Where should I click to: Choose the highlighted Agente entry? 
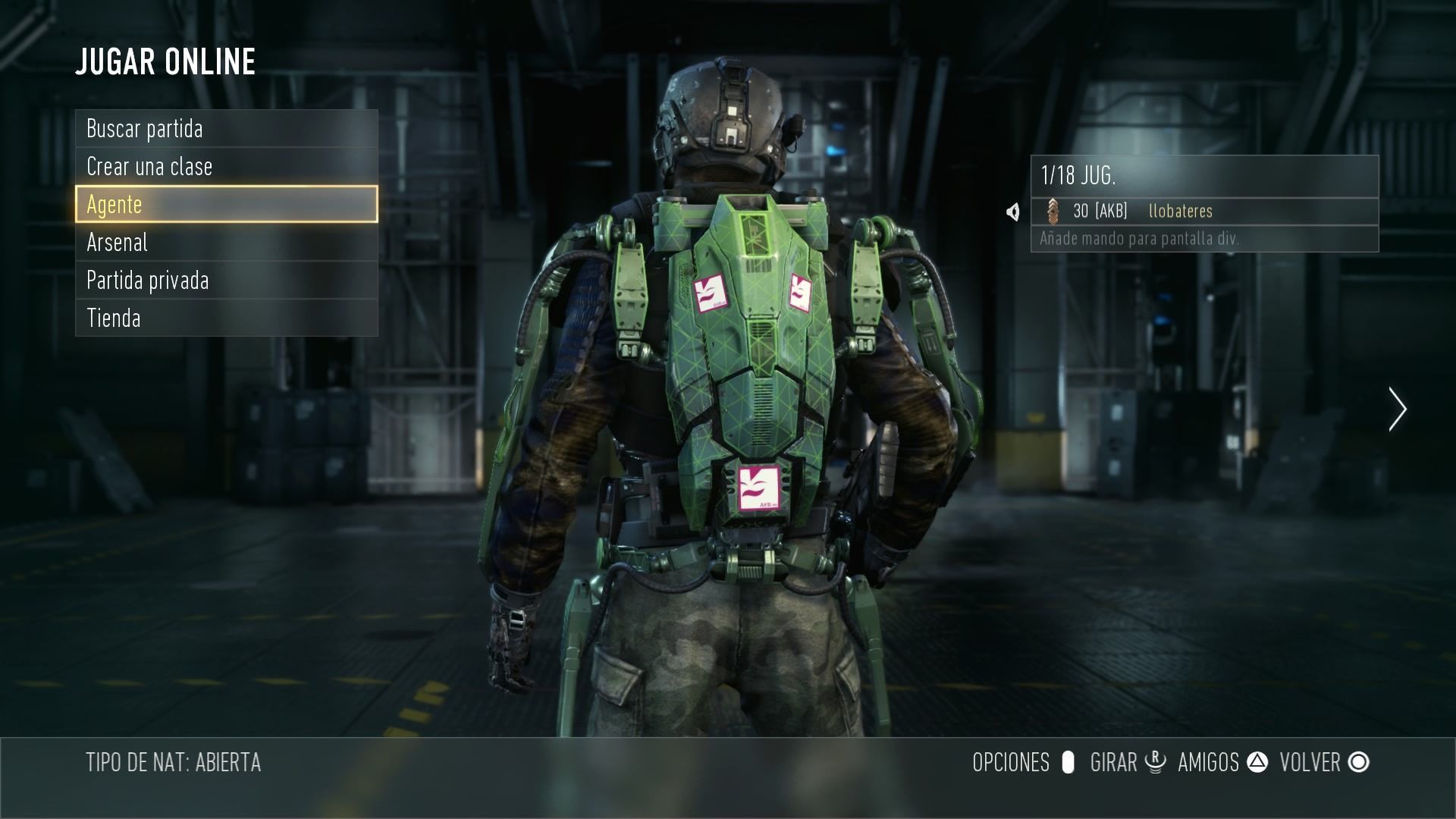[x=226, y=204]
